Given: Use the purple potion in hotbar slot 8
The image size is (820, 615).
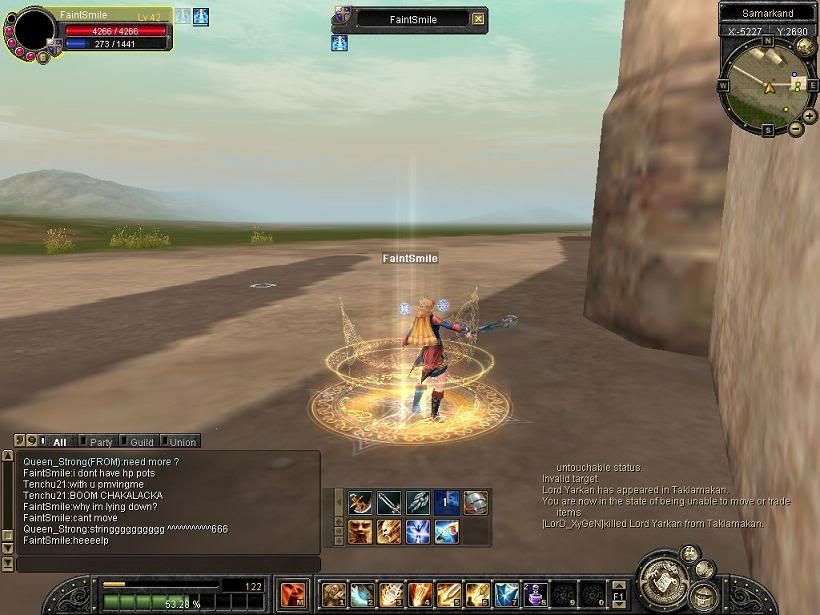Looking at the screenshot, I should [537, 595].
